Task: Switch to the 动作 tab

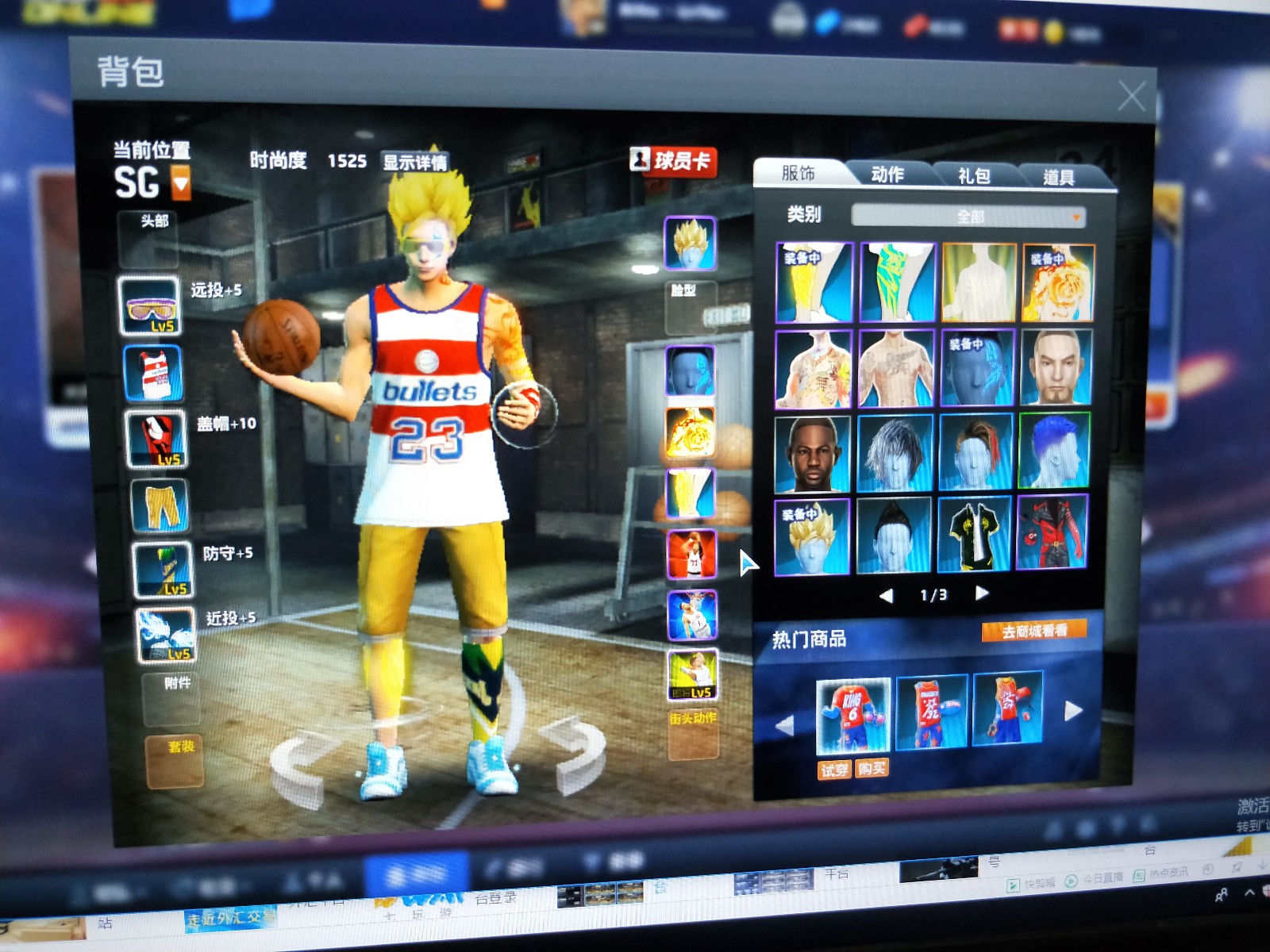Action: pyautogui.click(x=887, y=175)
